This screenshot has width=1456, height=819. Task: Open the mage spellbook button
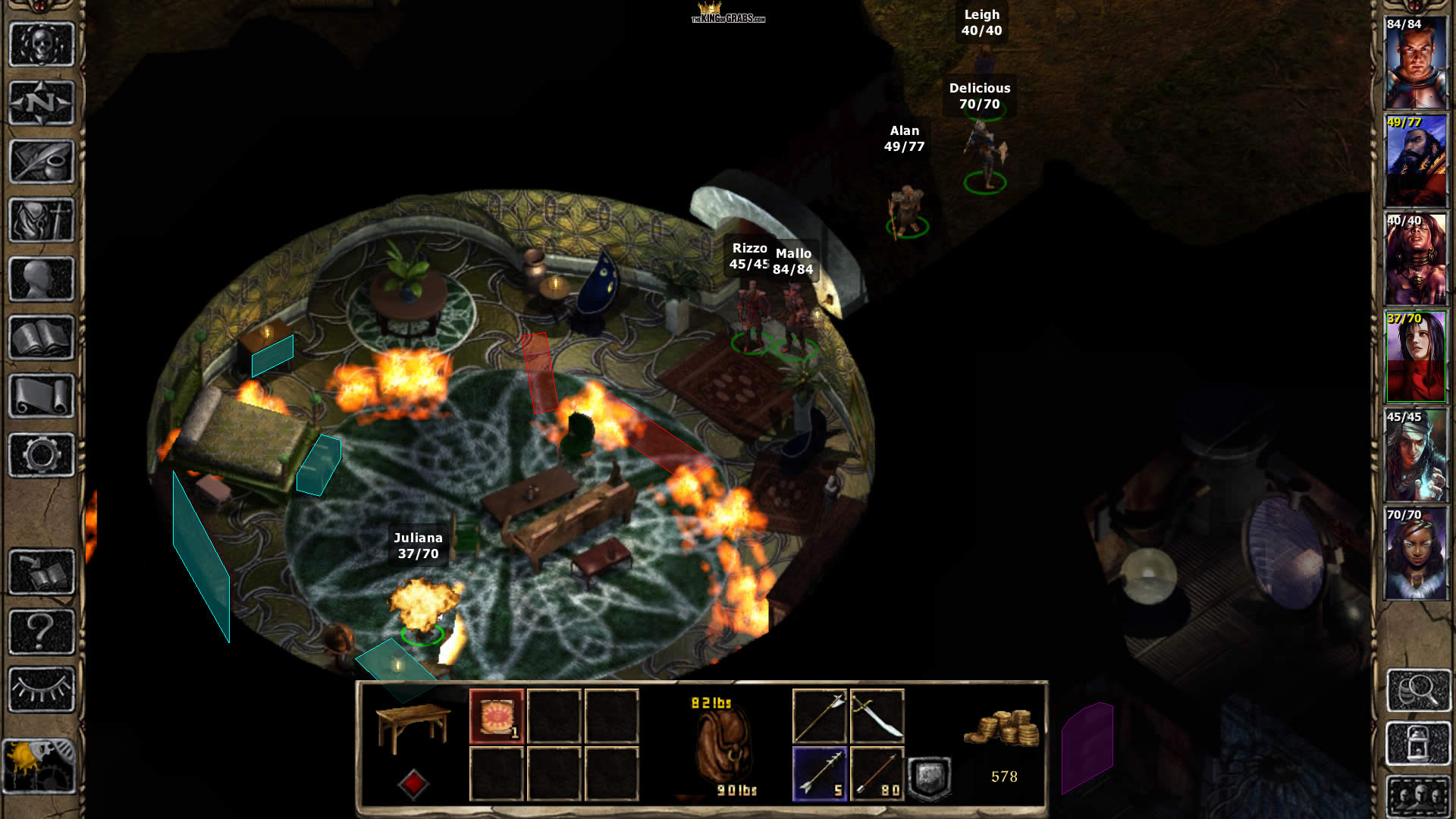tap(42, 337)
